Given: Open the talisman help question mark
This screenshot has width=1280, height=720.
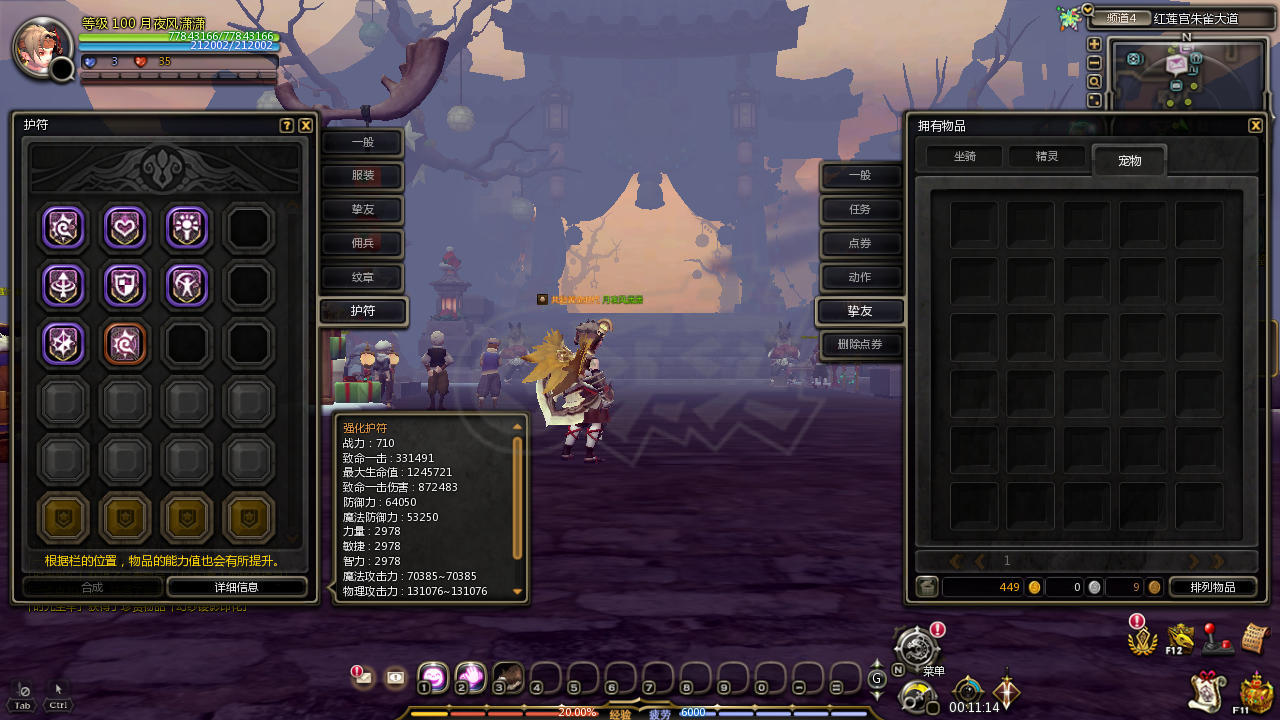Looking at the screenshot, I should pyautogui.click(x=287, y=126).
